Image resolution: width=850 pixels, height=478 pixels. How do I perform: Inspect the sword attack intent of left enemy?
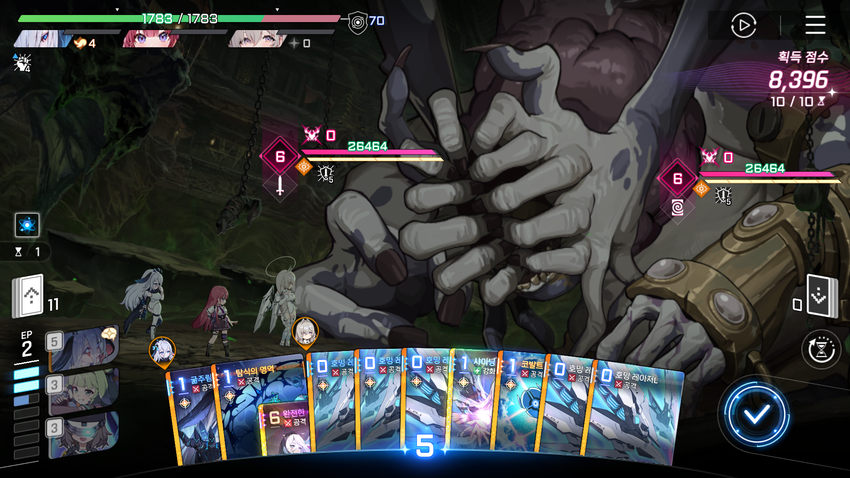(x=280, y=186)
